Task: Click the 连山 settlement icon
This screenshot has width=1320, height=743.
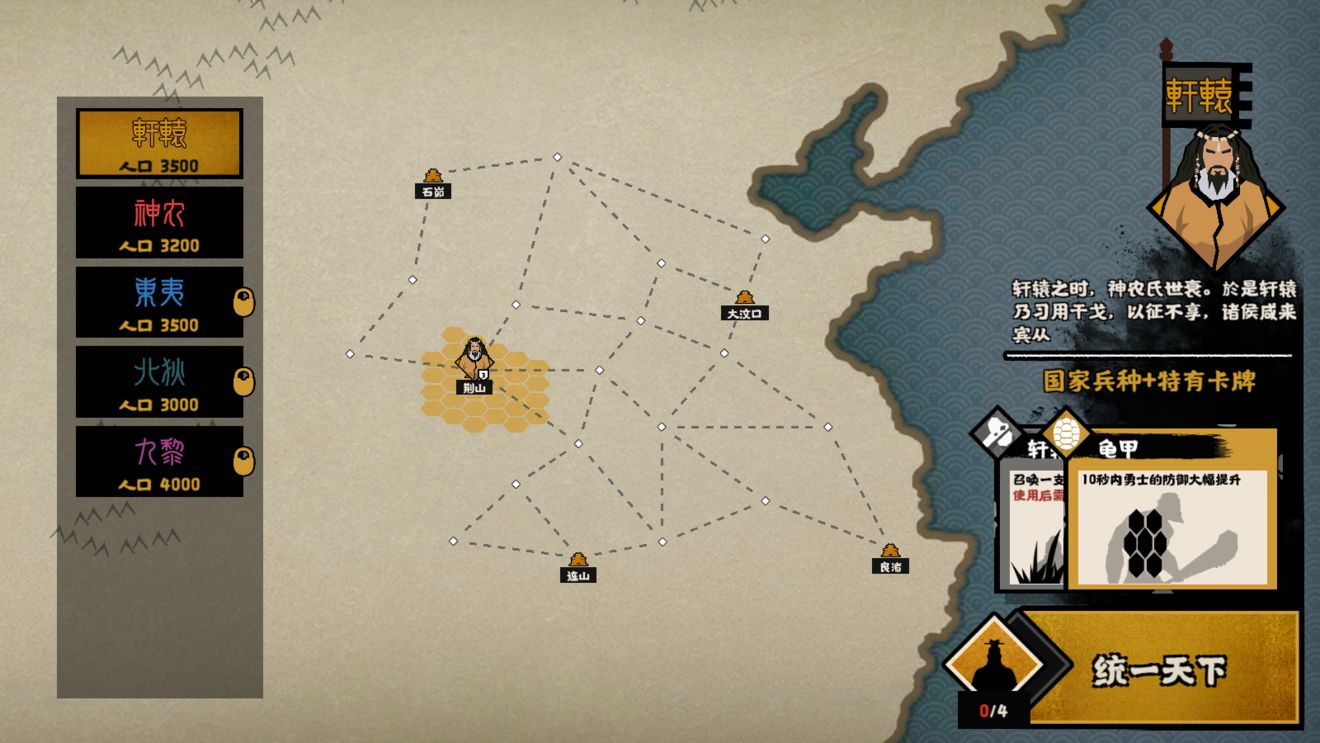Action: (x=578, y=556)
